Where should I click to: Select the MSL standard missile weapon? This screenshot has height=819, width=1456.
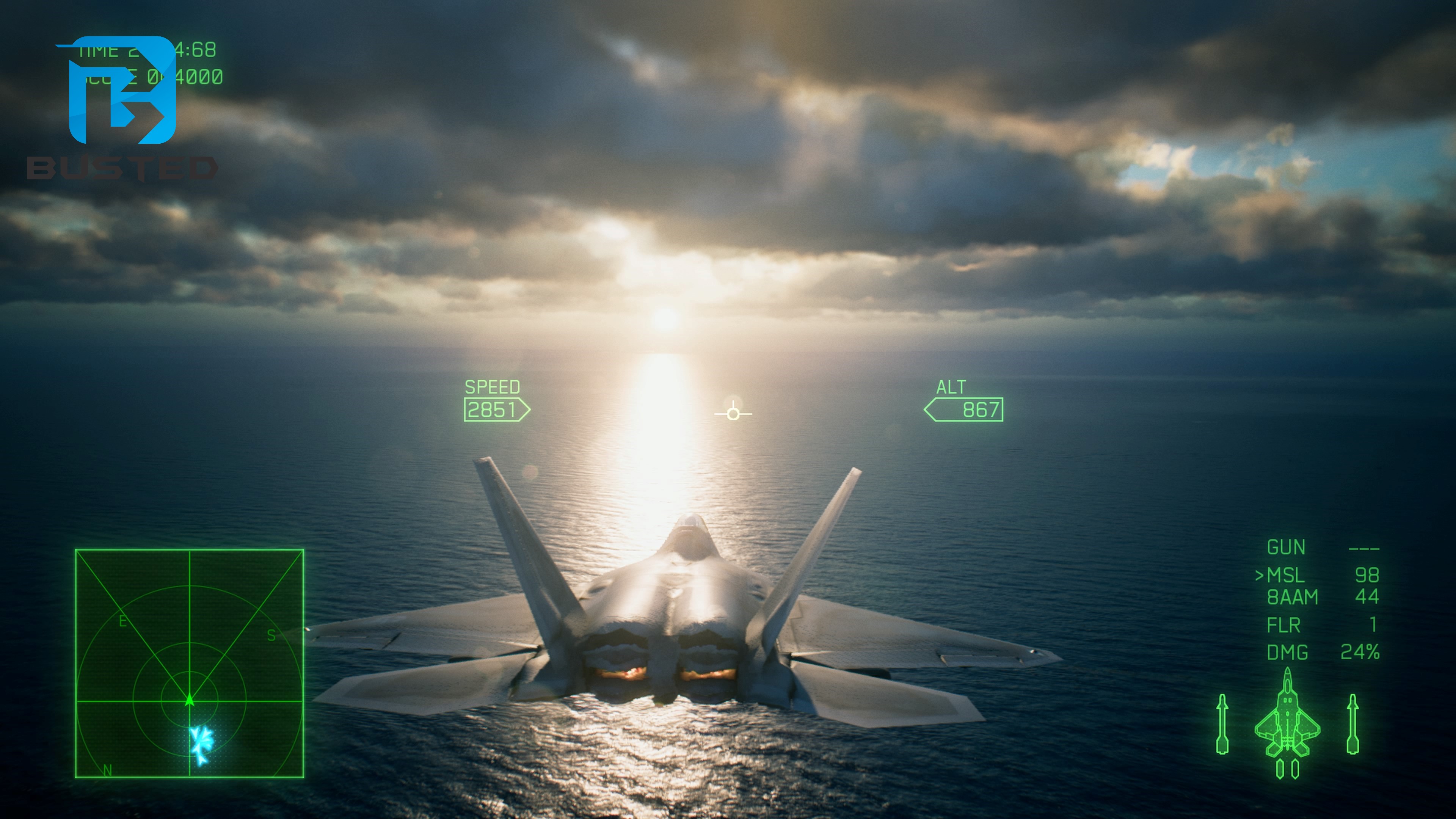tap(1285, 576)
